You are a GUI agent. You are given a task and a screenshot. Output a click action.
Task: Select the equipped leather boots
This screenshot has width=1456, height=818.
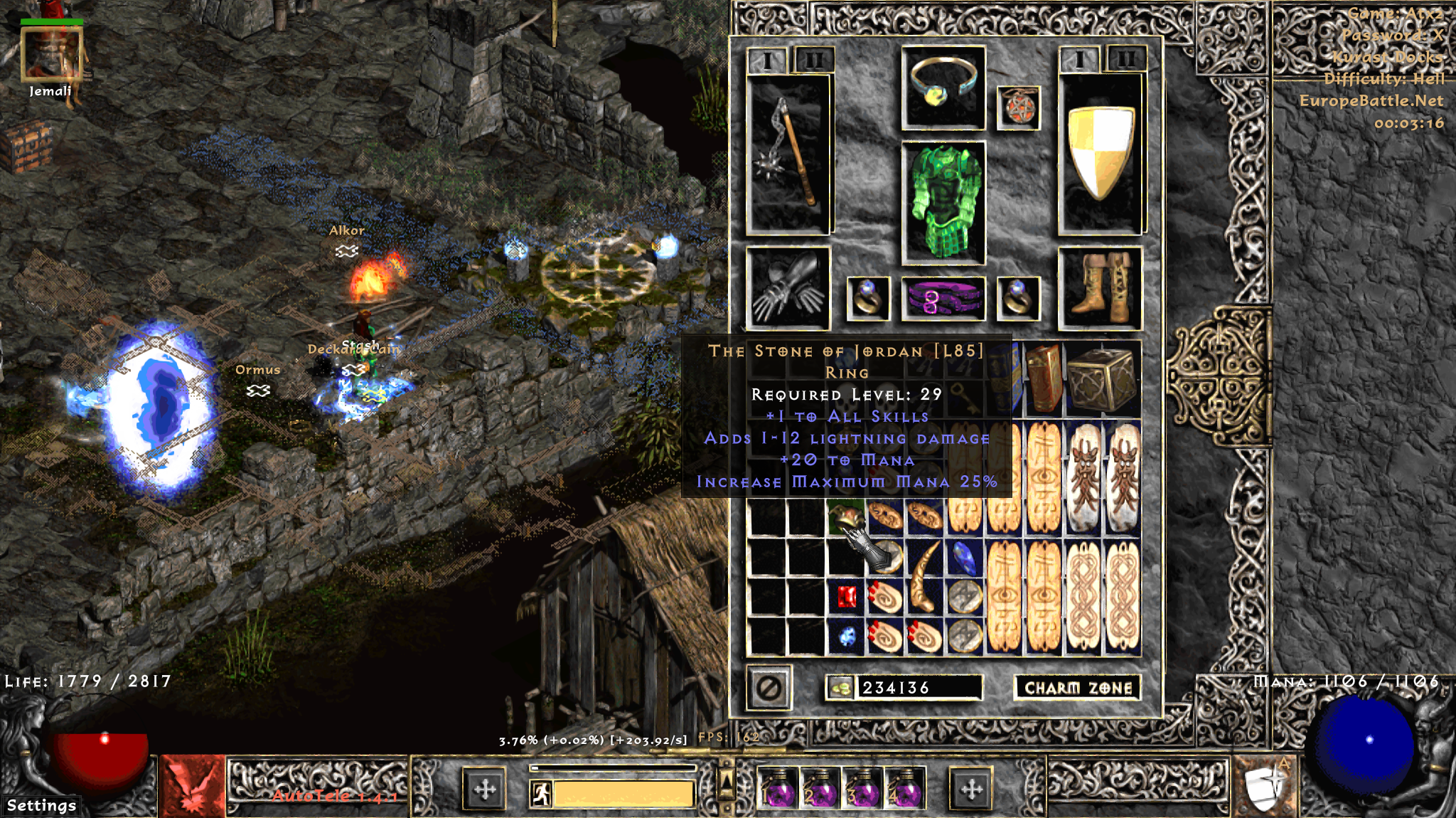[x=1100, y=288]
